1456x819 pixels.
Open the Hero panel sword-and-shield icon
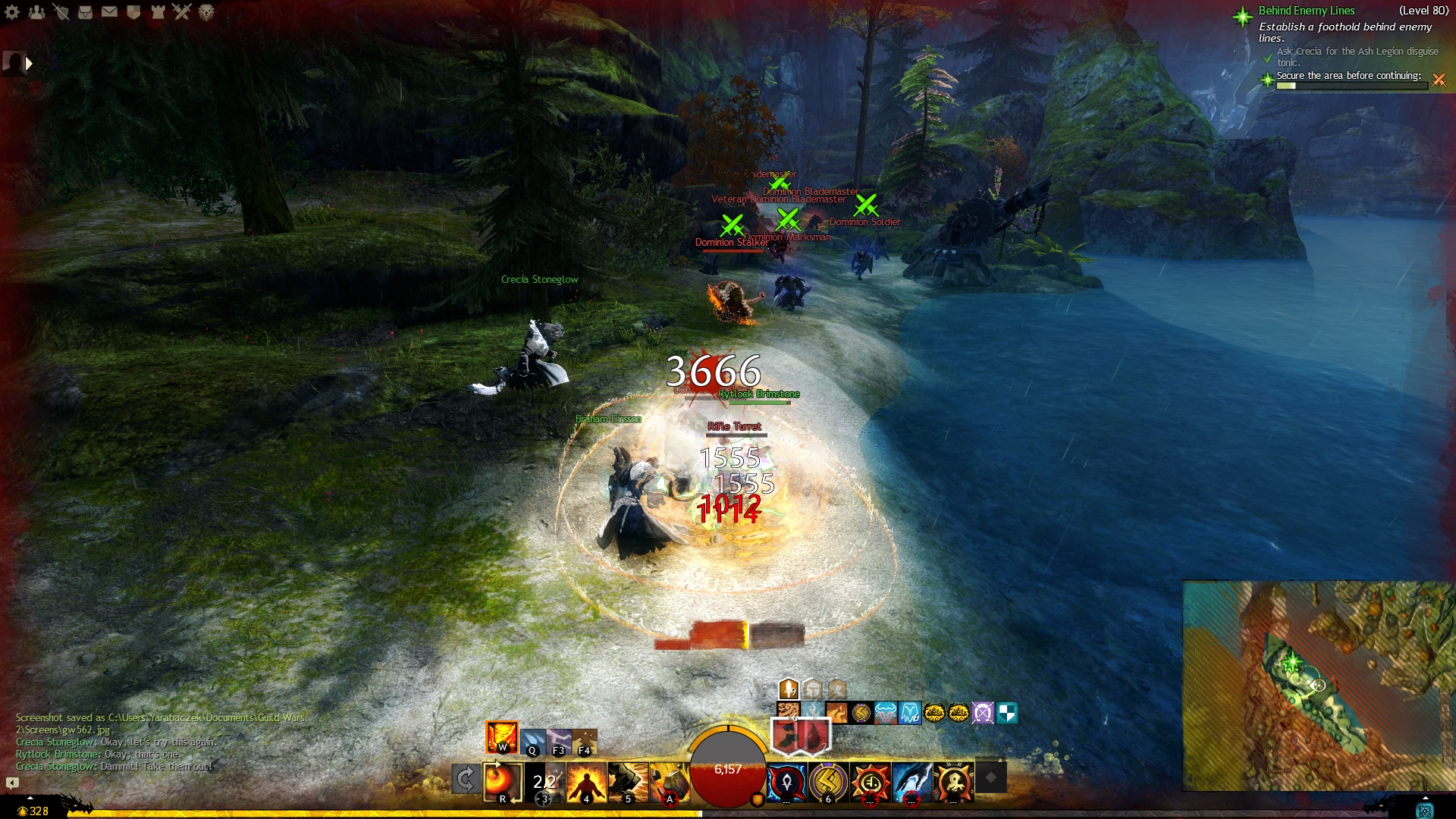pyautogui.click(x=61, y=12)
